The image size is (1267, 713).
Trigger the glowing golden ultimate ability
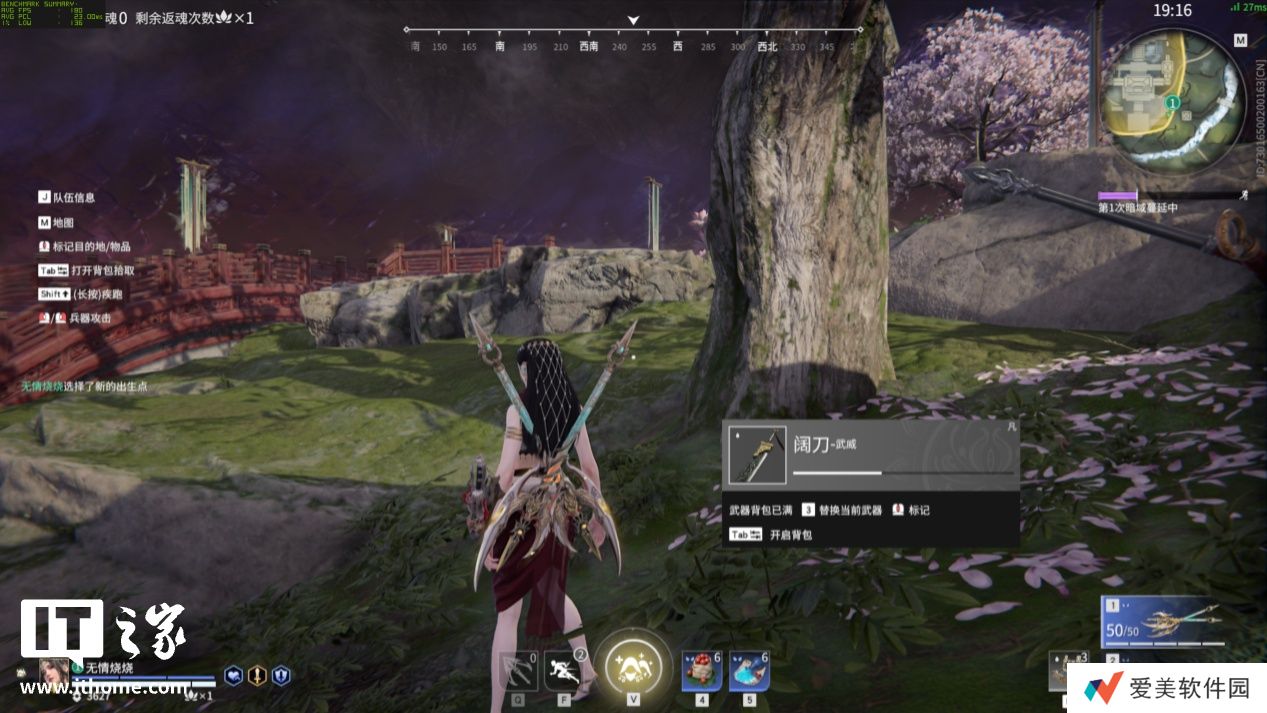click(x=633, y=667)
